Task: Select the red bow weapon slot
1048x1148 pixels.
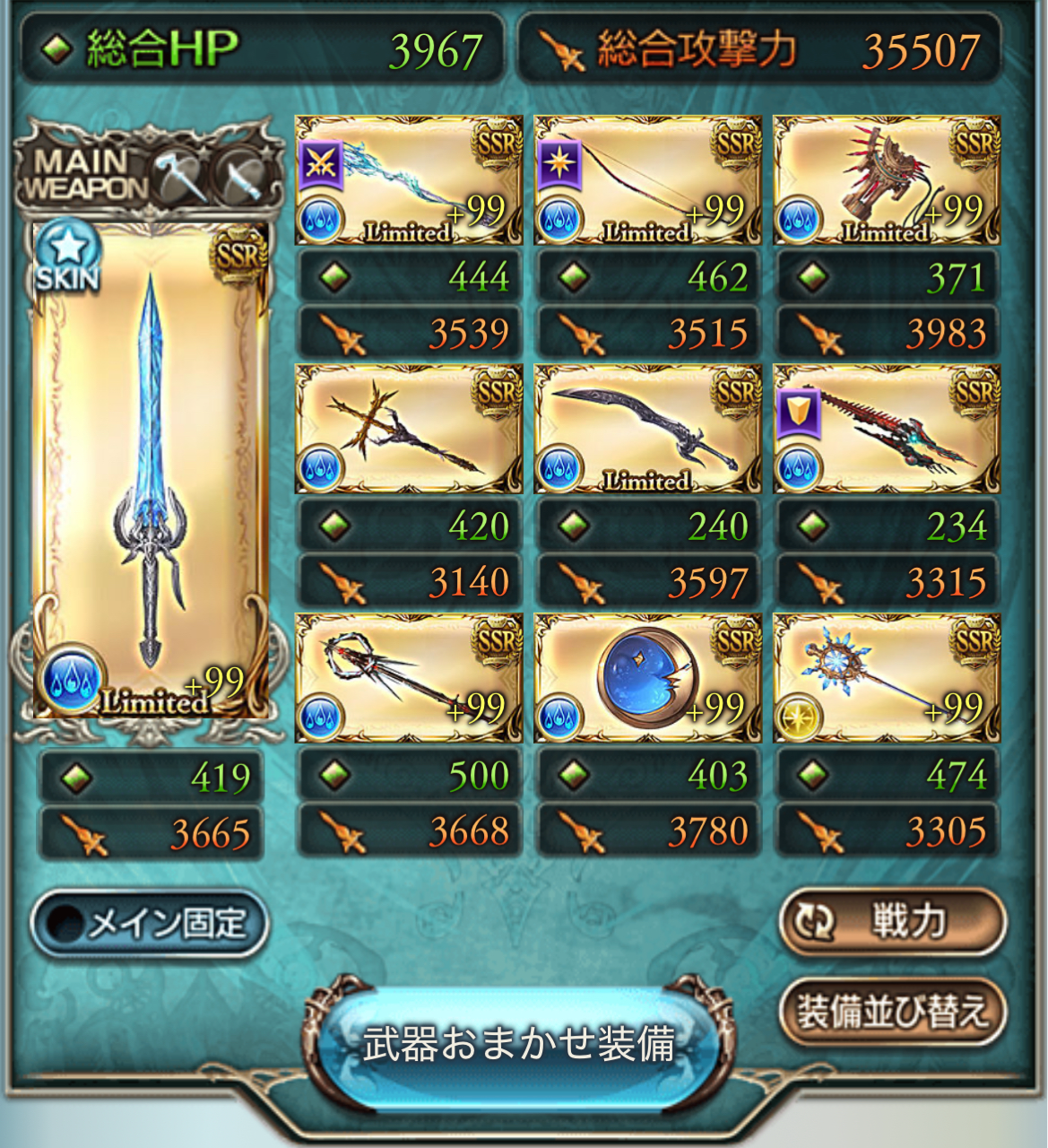Action: point(647,180)
